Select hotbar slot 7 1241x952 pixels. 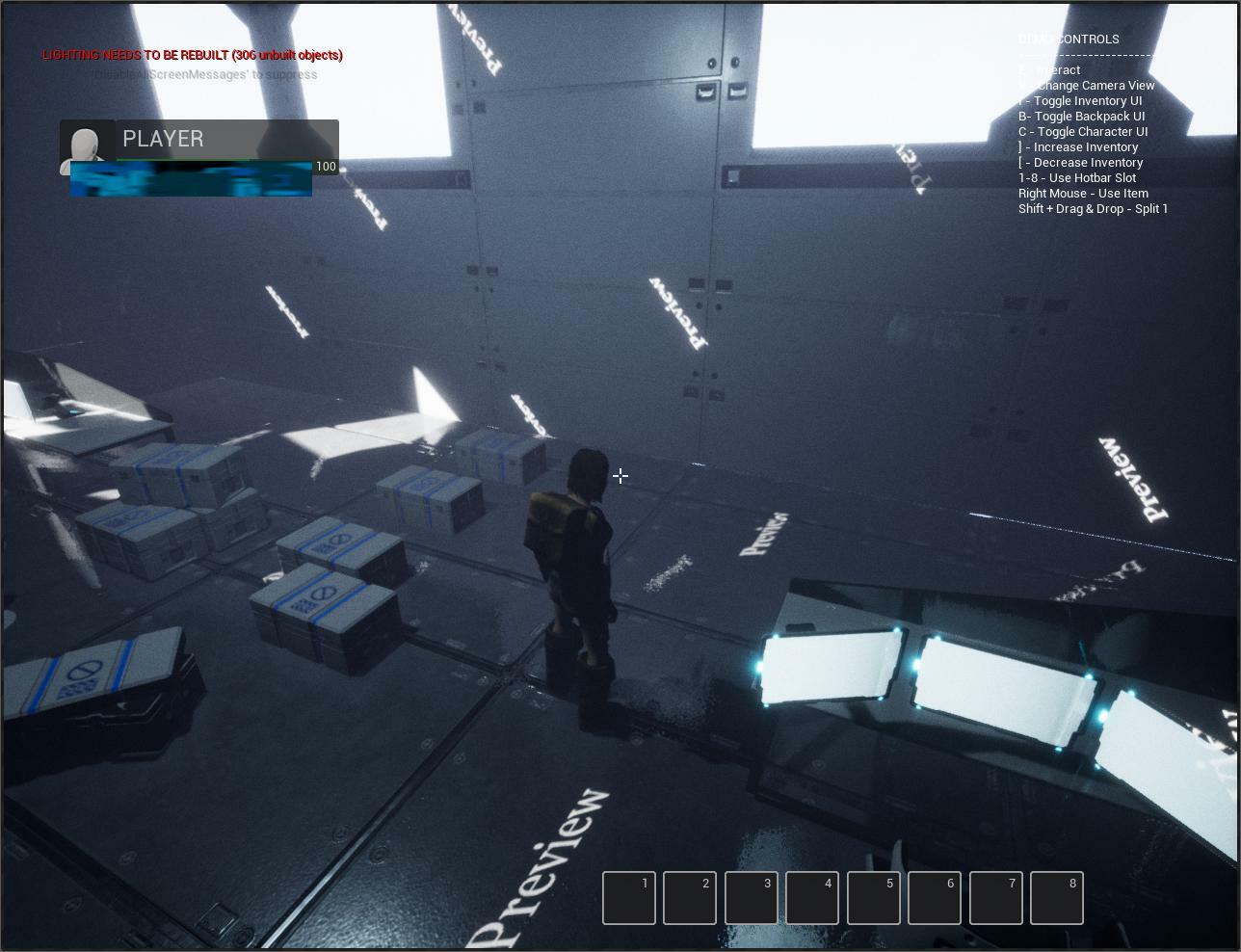click(995, 897)
